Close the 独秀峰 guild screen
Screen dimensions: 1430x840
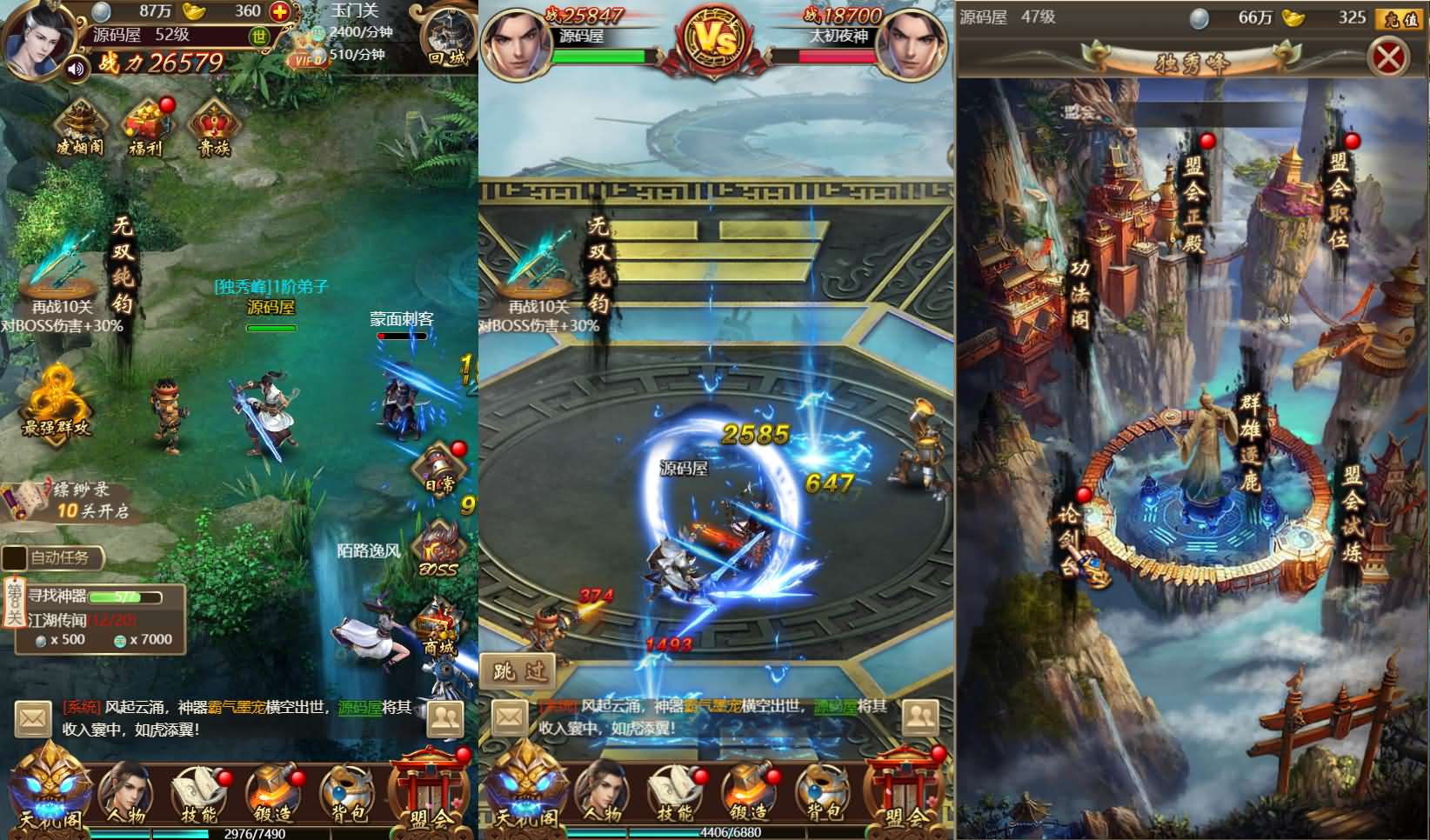[1389, 59]
